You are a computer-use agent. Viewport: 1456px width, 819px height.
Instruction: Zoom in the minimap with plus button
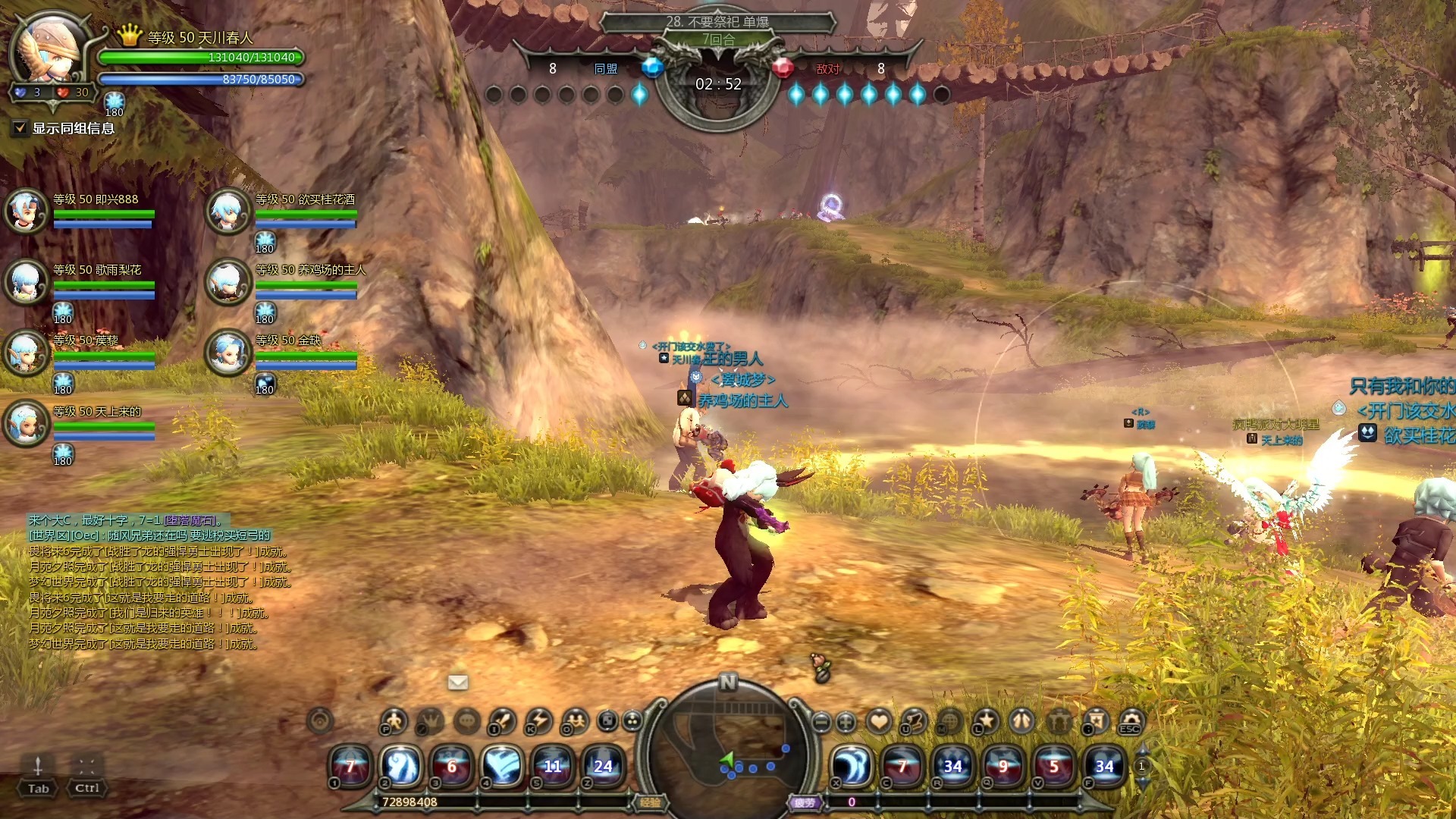846,722
